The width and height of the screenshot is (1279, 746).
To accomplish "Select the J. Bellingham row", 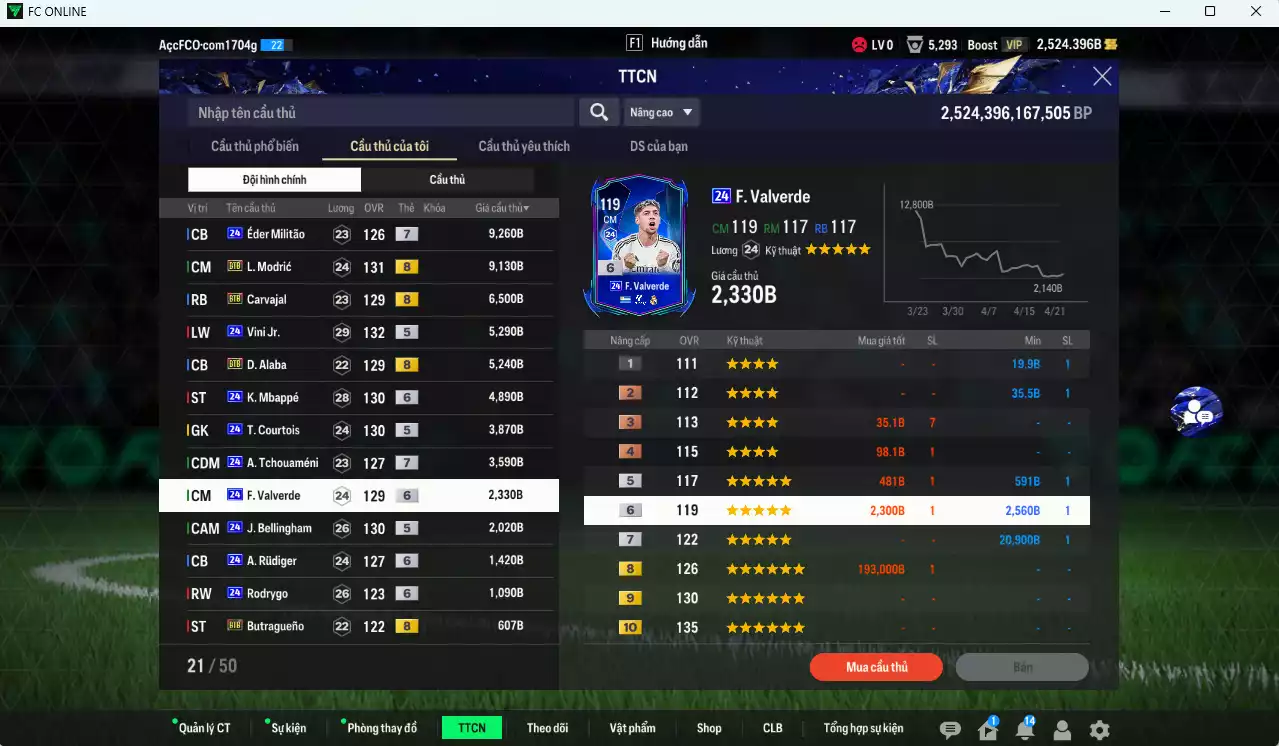I will (x=358, y=528).
